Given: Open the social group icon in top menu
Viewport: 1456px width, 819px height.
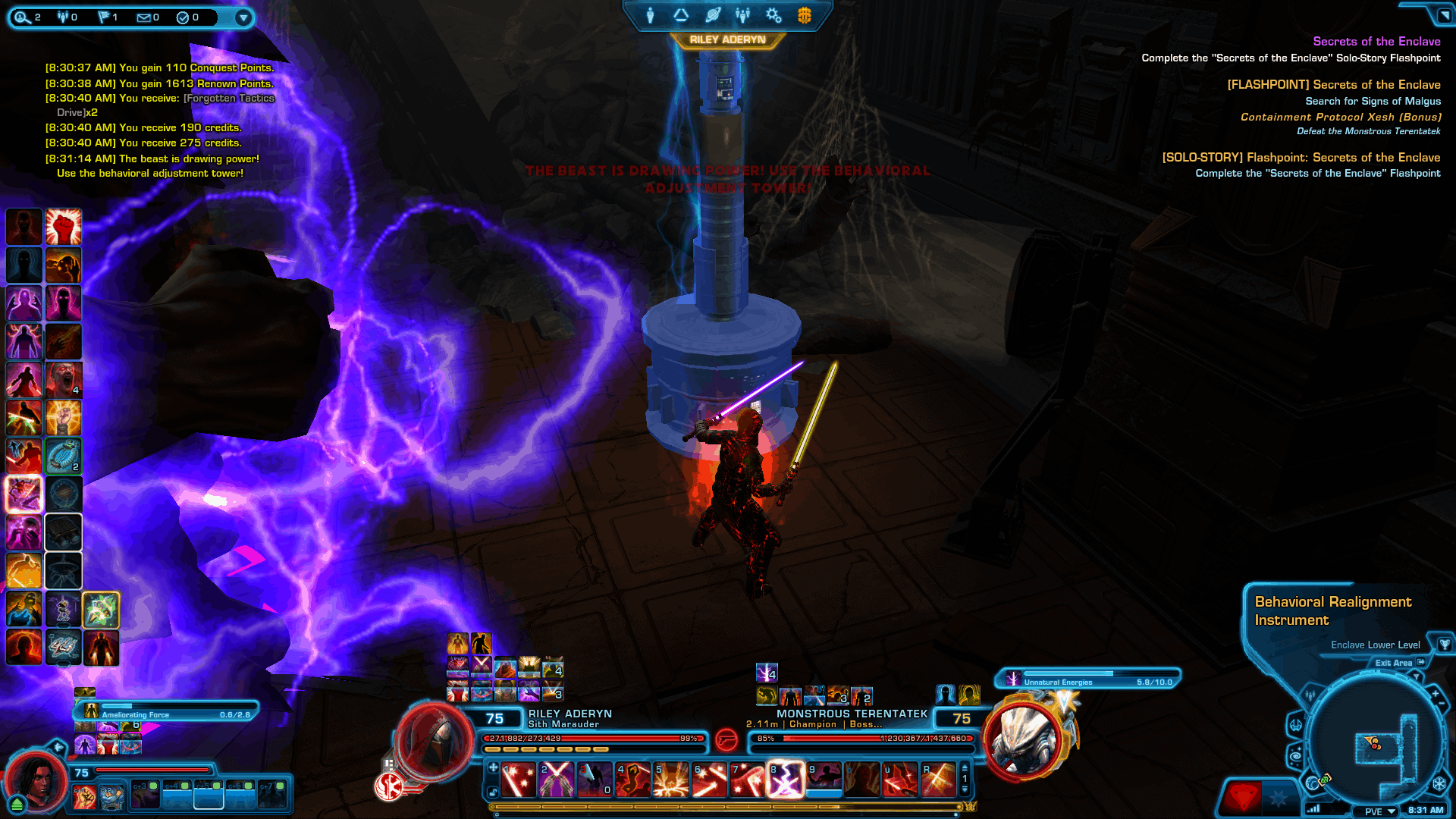Looking at the screenshot, I should [742, 15].
